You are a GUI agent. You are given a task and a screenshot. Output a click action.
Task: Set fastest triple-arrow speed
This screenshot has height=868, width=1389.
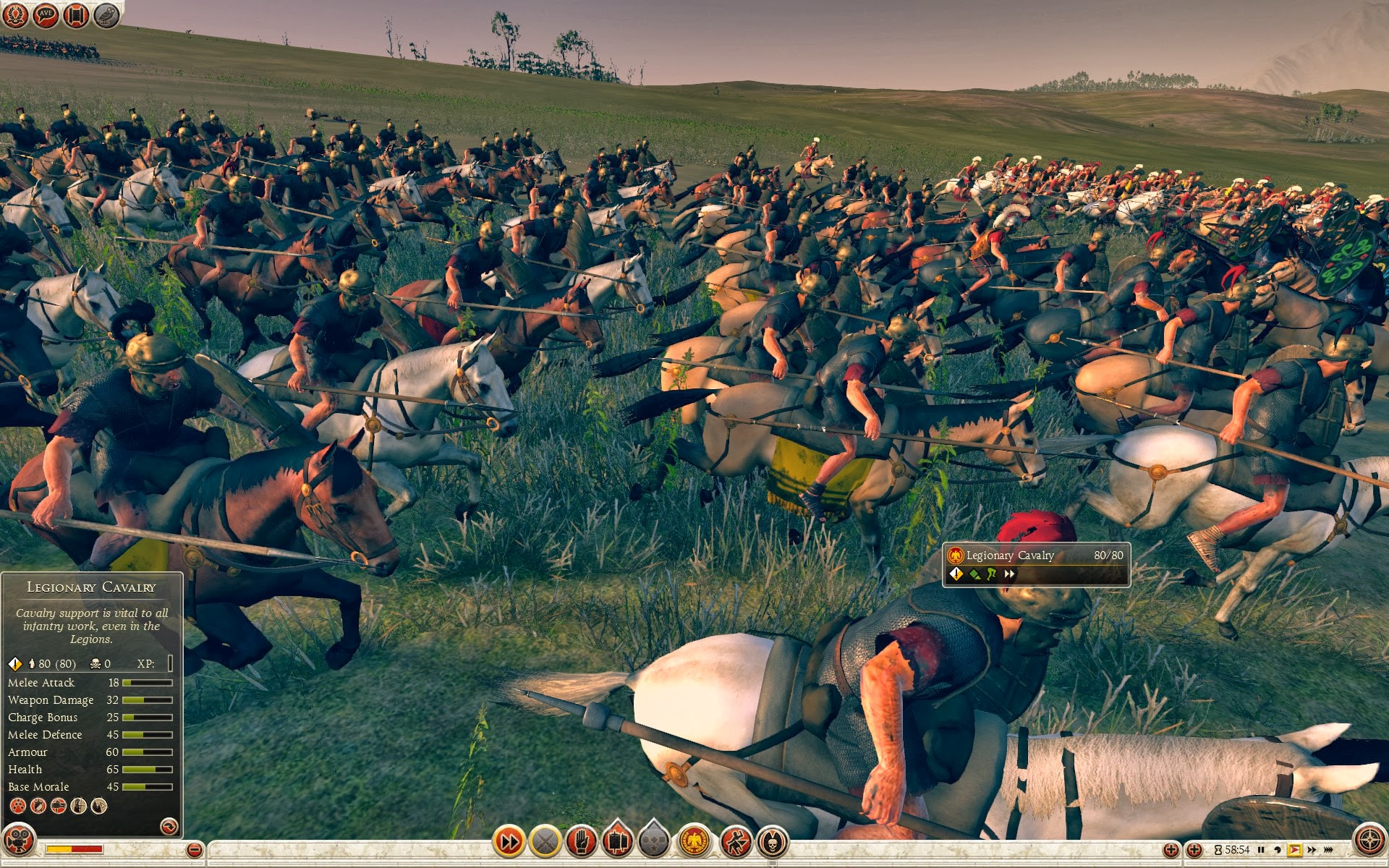click(x=1328, y=850)
